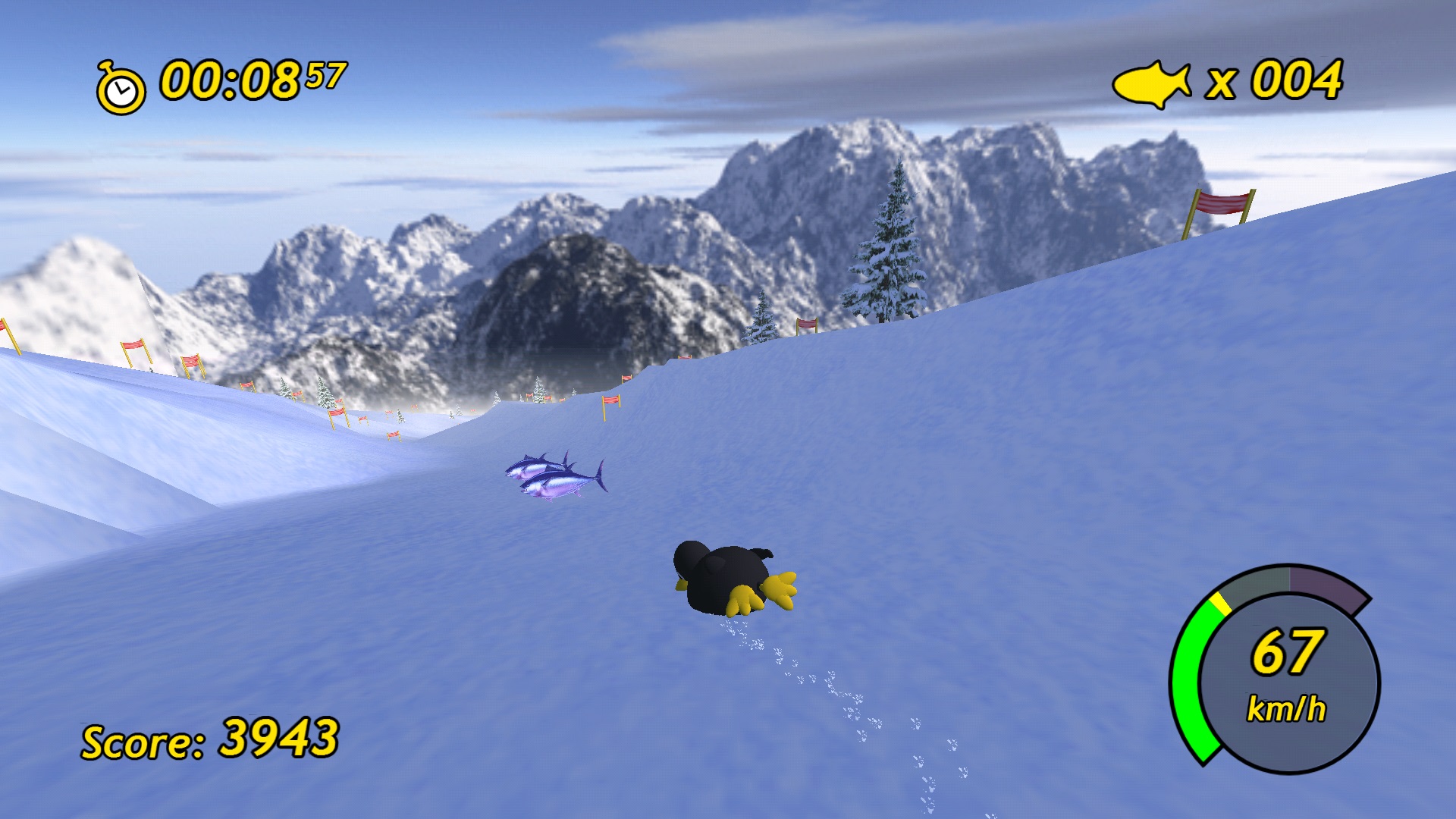Select the yellow herring counter icon

(1151, 82)
